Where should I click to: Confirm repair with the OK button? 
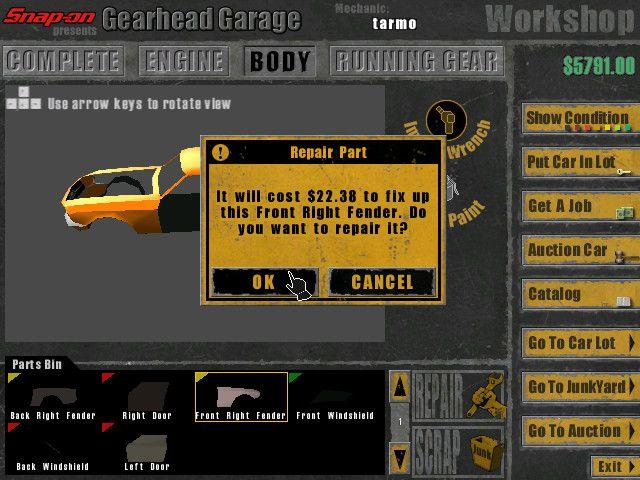(x=264, y=282)
